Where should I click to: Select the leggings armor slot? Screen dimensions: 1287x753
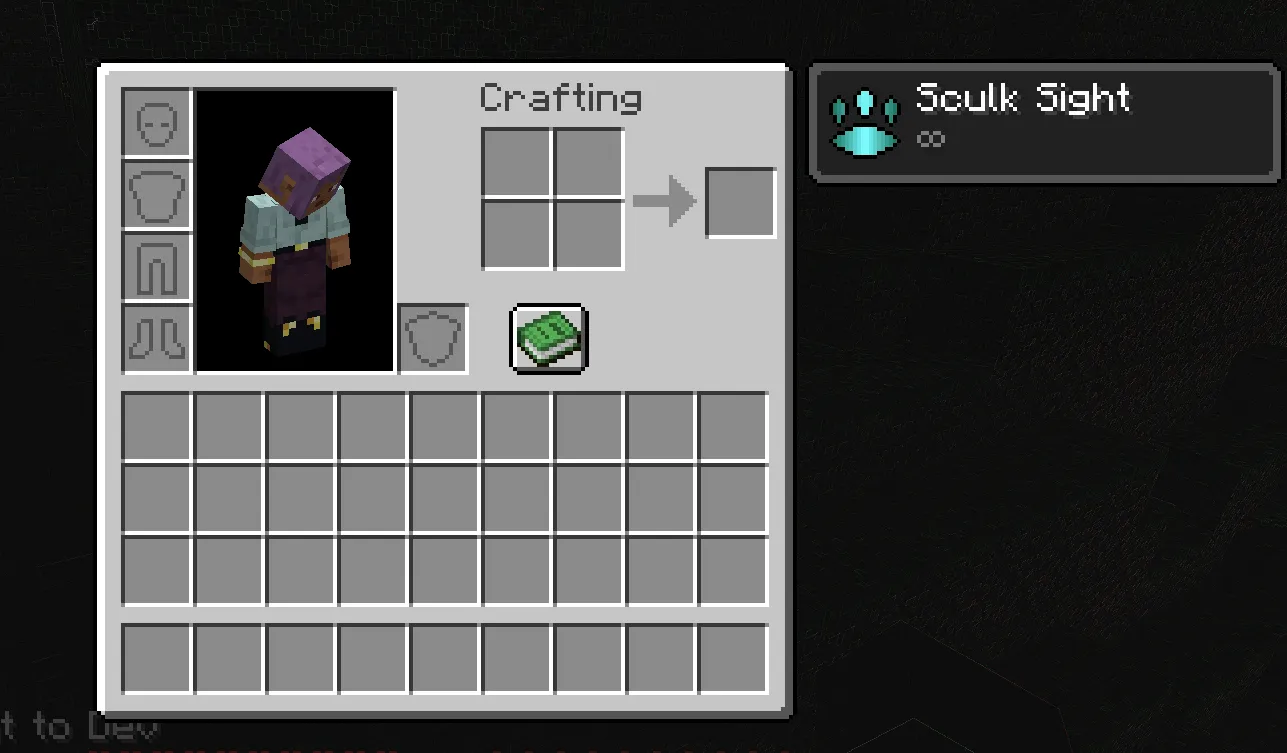pos(155,265)
